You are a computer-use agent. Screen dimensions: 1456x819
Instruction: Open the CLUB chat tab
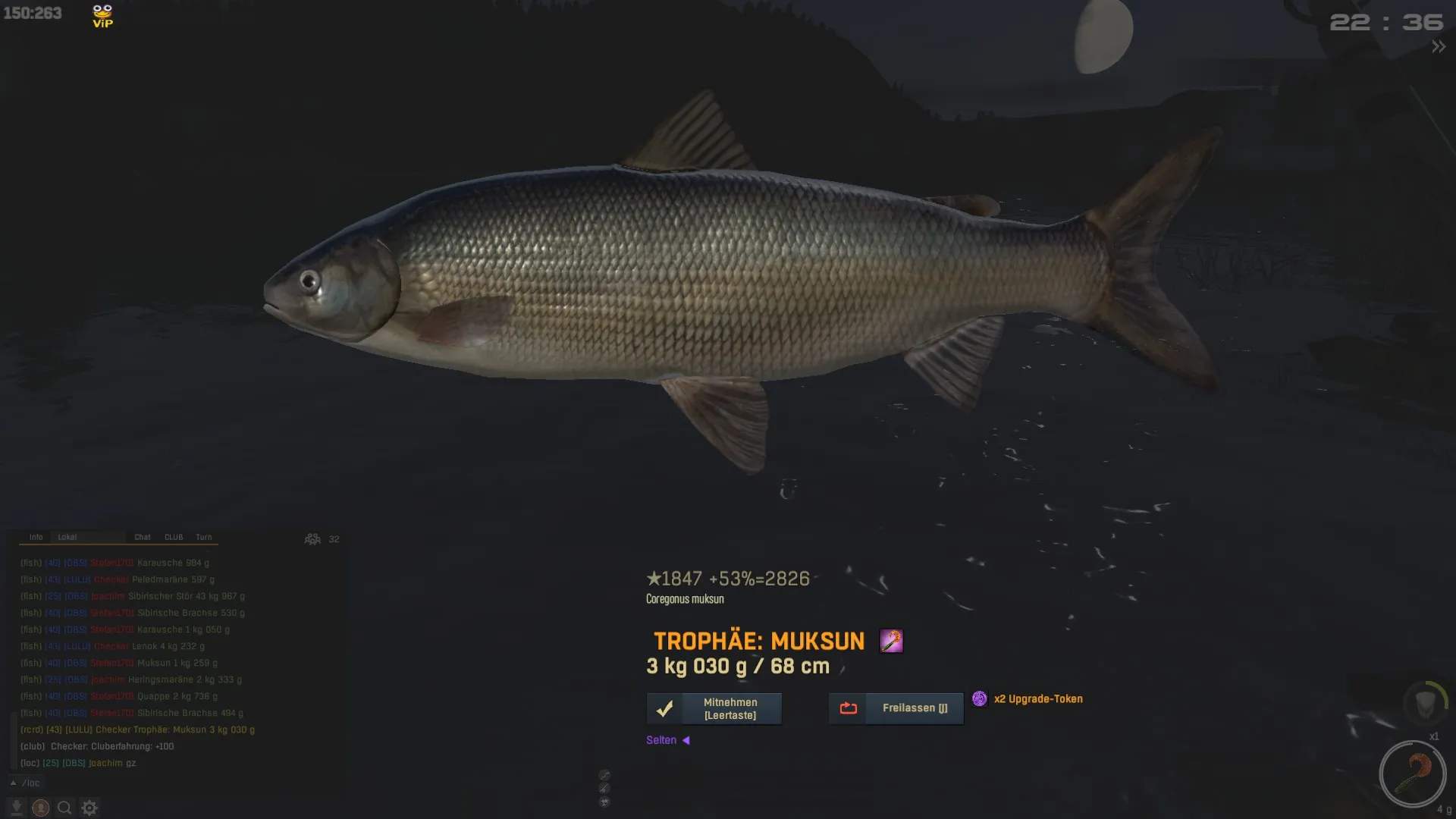point(174,537)
